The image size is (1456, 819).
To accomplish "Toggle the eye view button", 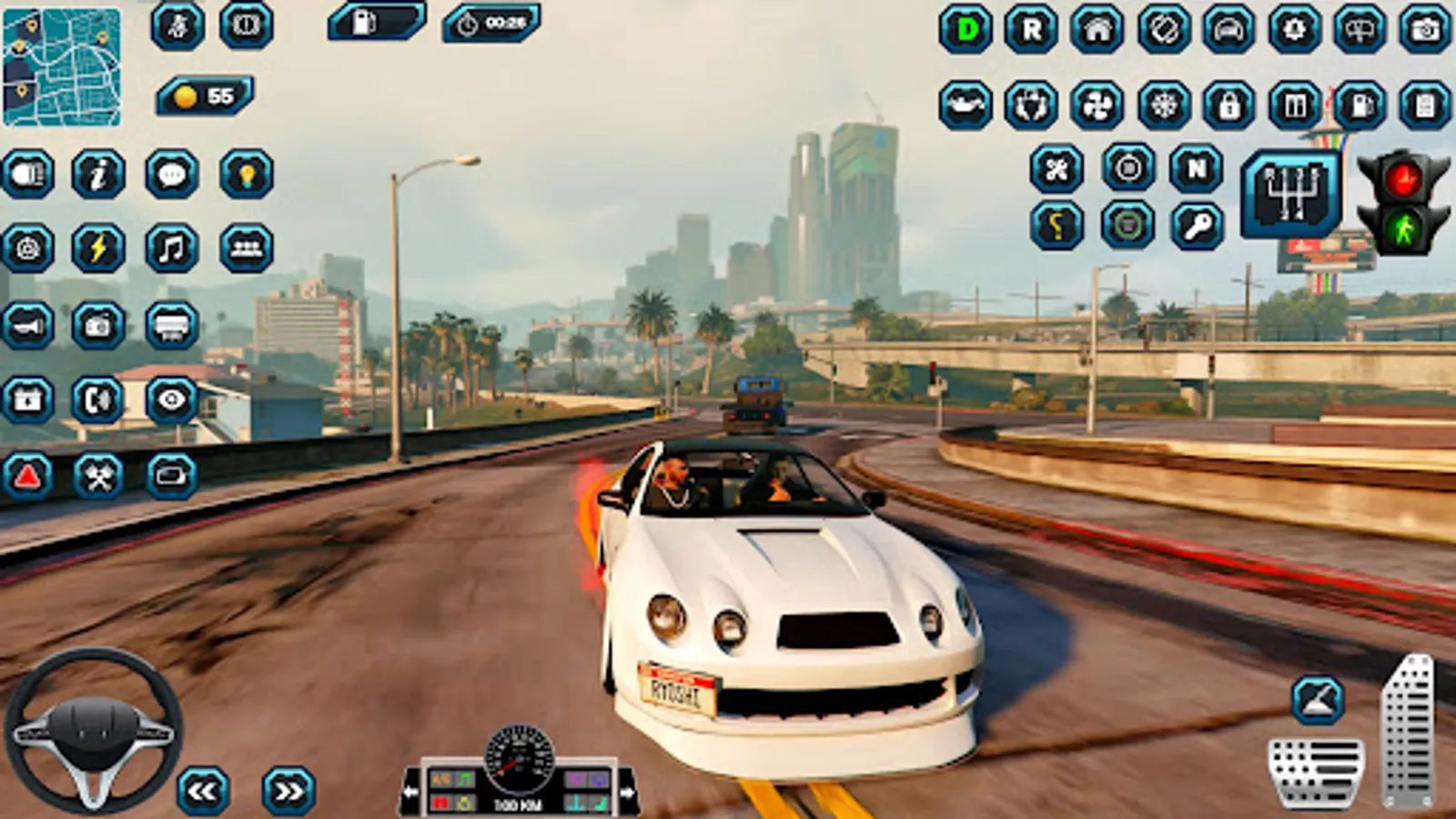I will point(172,399).
